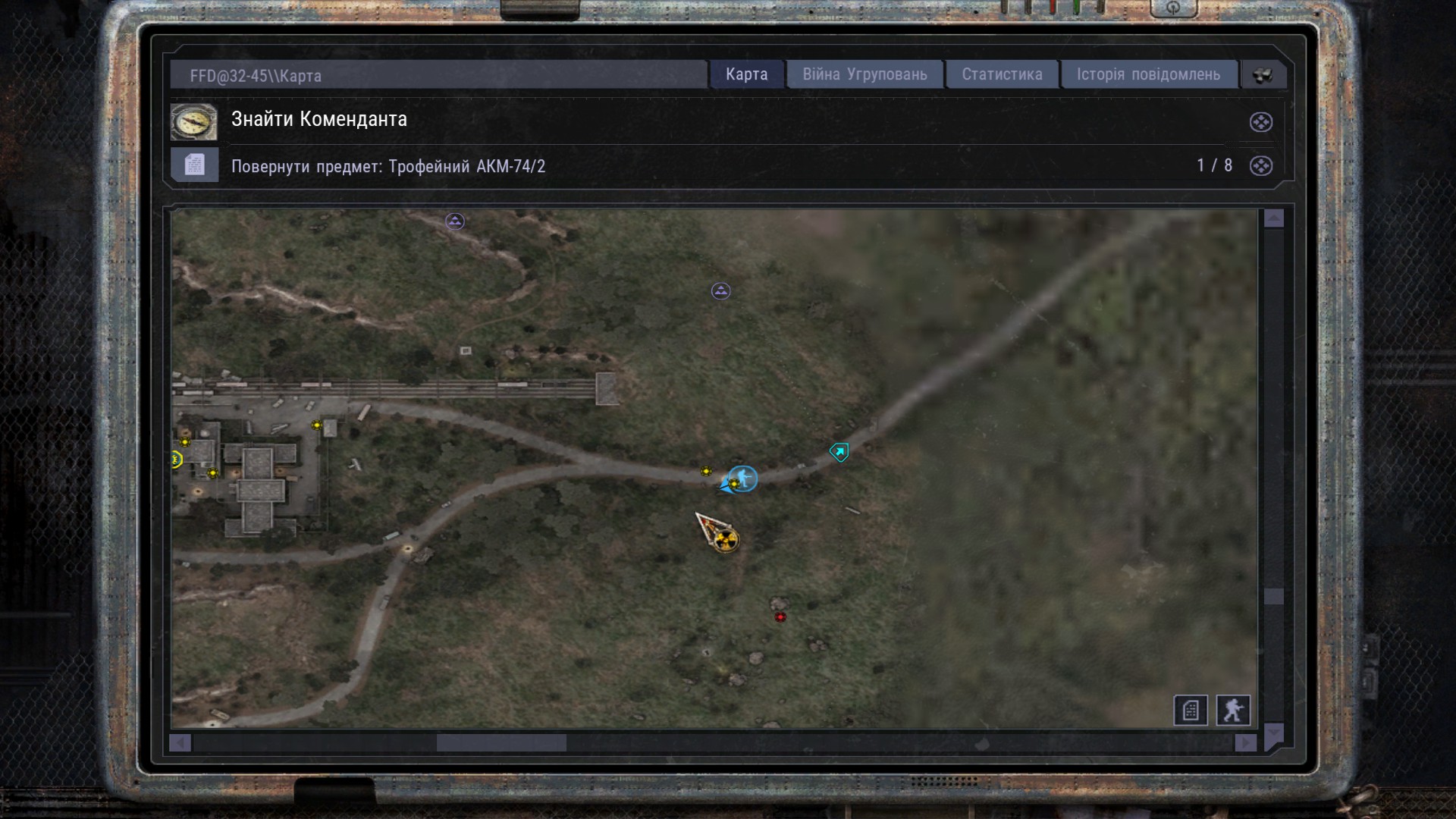Switch to the Карта tab
The width and height of the screenshot is (1456, 819).
[x=746, y=74]
